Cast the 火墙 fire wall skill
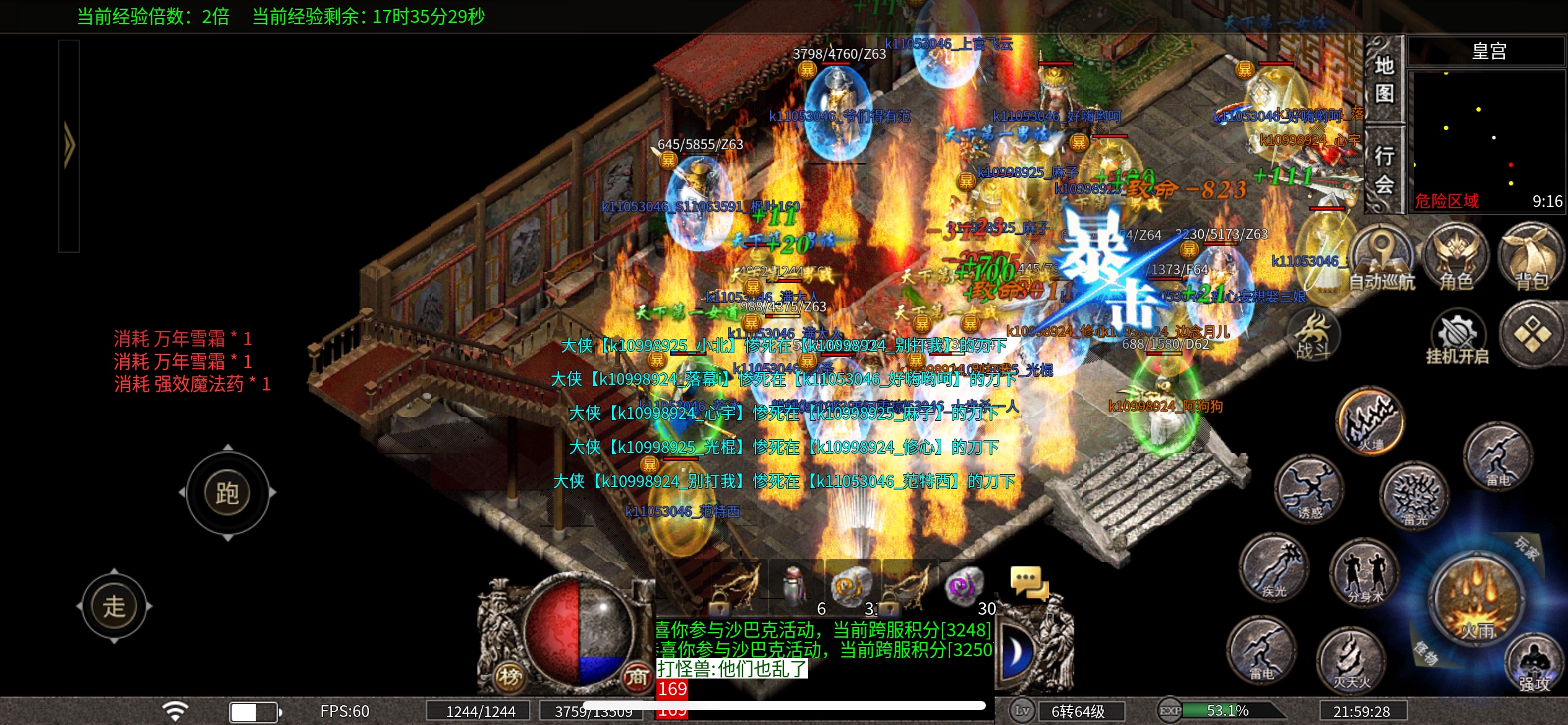 click(1370, 423)
